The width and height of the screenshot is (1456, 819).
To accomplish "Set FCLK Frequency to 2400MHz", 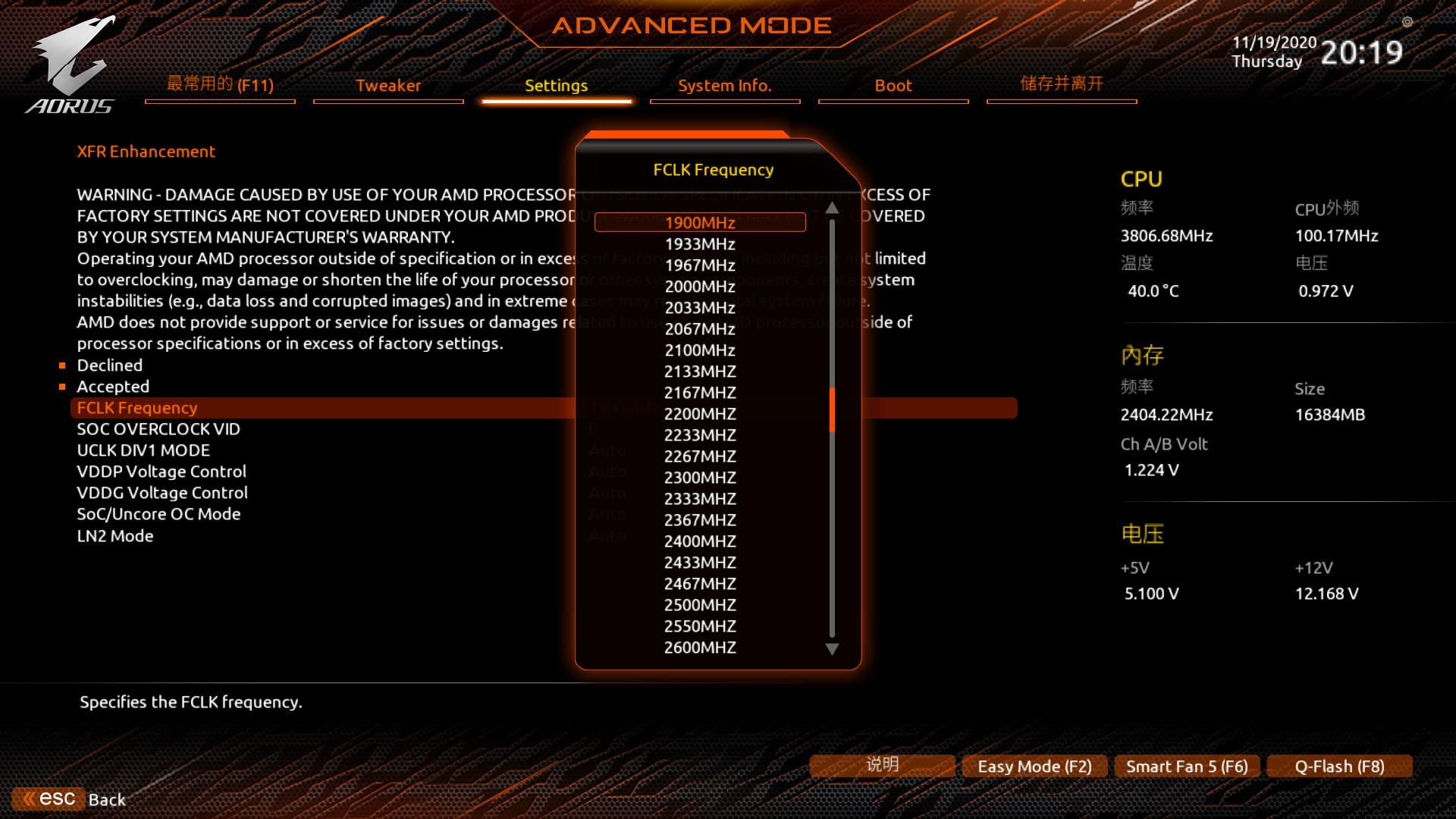I will pyautogui.click(x=699, y=541).
